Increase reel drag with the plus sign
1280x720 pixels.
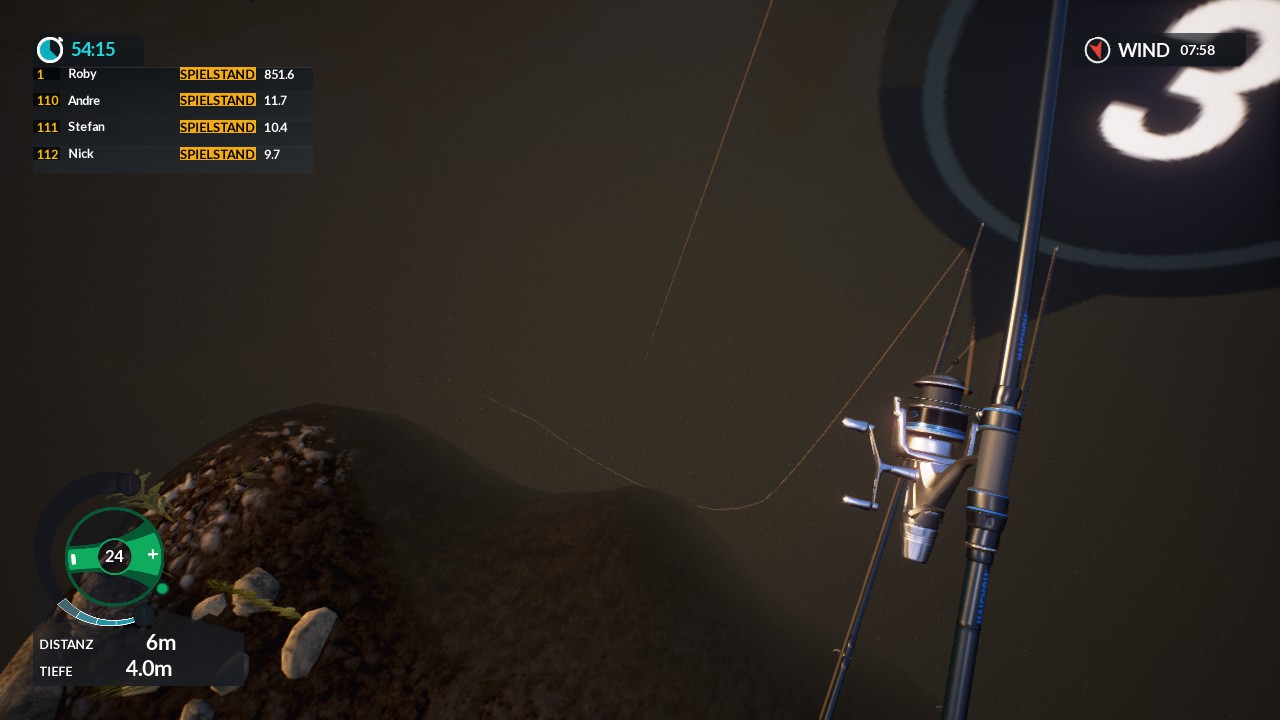tap(153, 554)
